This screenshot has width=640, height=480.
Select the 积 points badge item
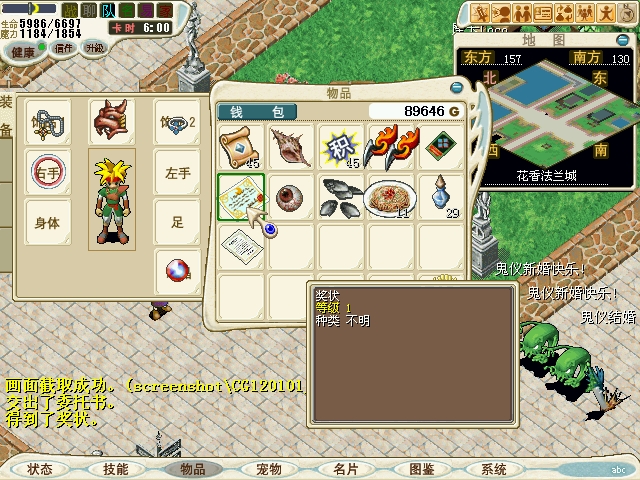(340, 145)
